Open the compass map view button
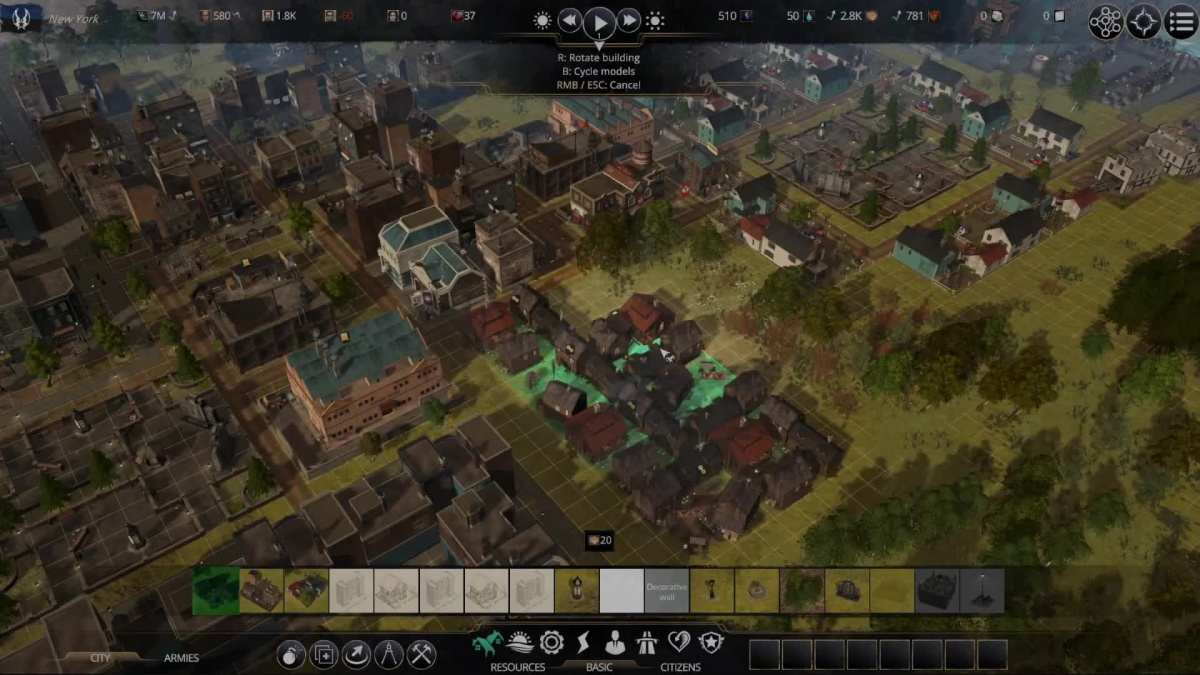The image size is (1200, 675). 1144,22
